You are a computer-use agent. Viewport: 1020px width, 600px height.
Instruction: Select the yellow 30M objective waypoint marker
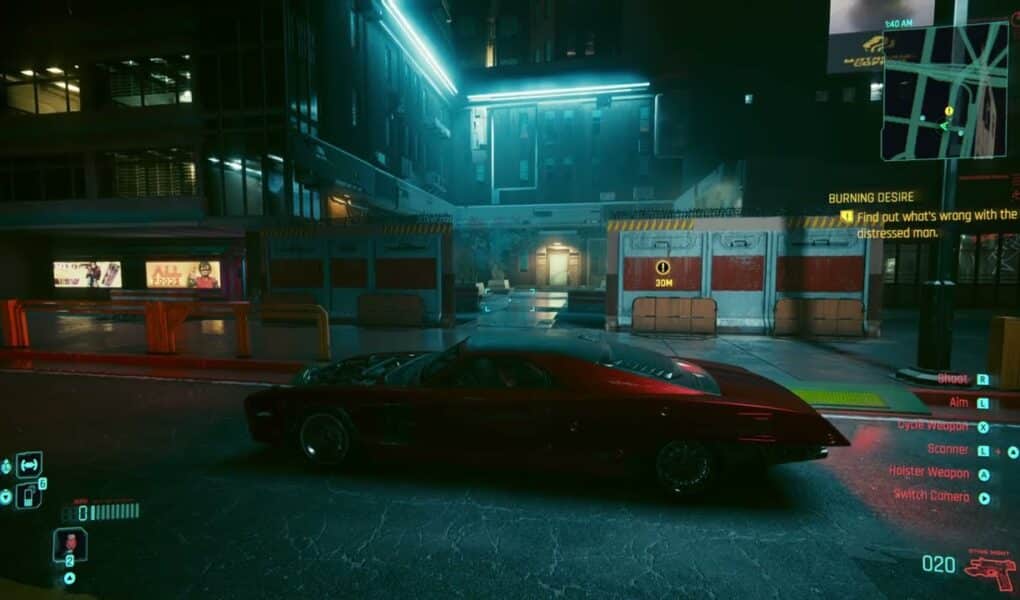pos(662,268)
